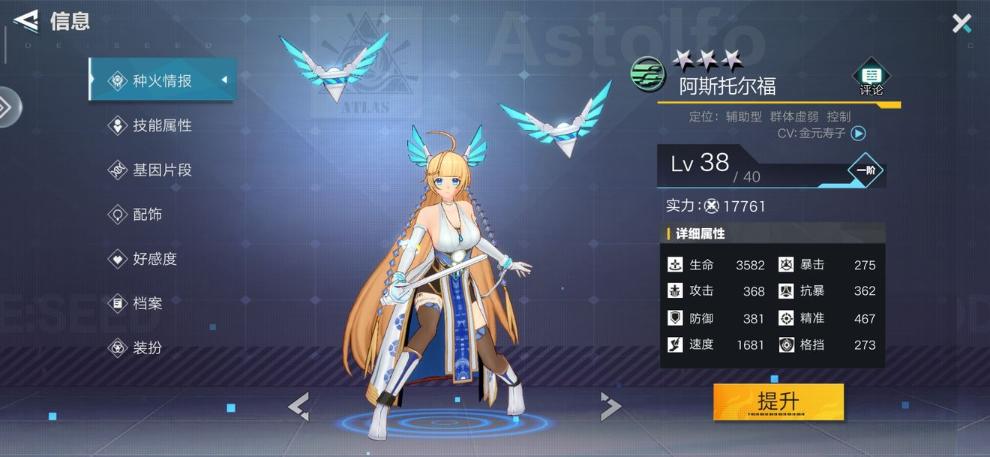
Task: Click the green element type icon
Action: point(647,73)
